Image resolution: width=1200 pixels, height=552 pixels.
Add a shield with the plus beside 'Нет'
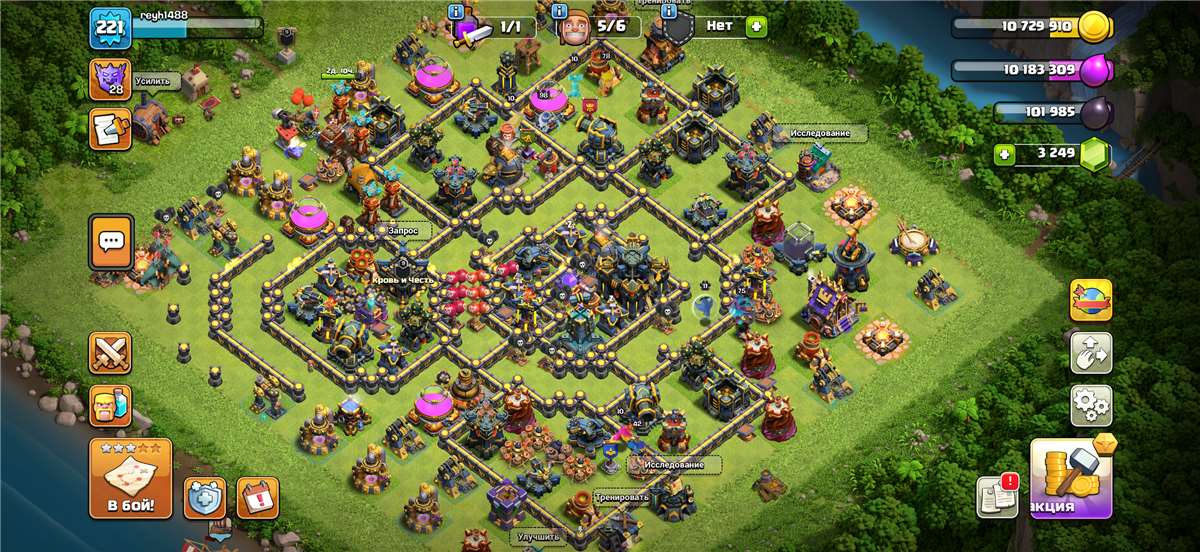pyautogui.click(x=756, y=26)
